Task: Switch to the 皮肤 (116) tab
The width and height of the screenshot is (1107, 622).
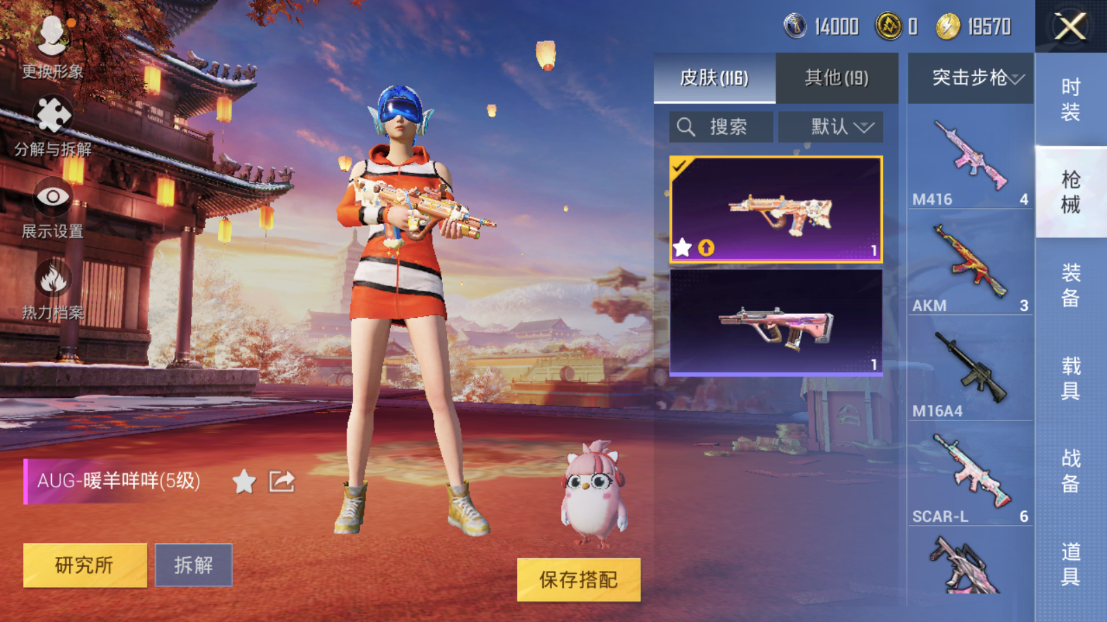Action: (714, 78)
